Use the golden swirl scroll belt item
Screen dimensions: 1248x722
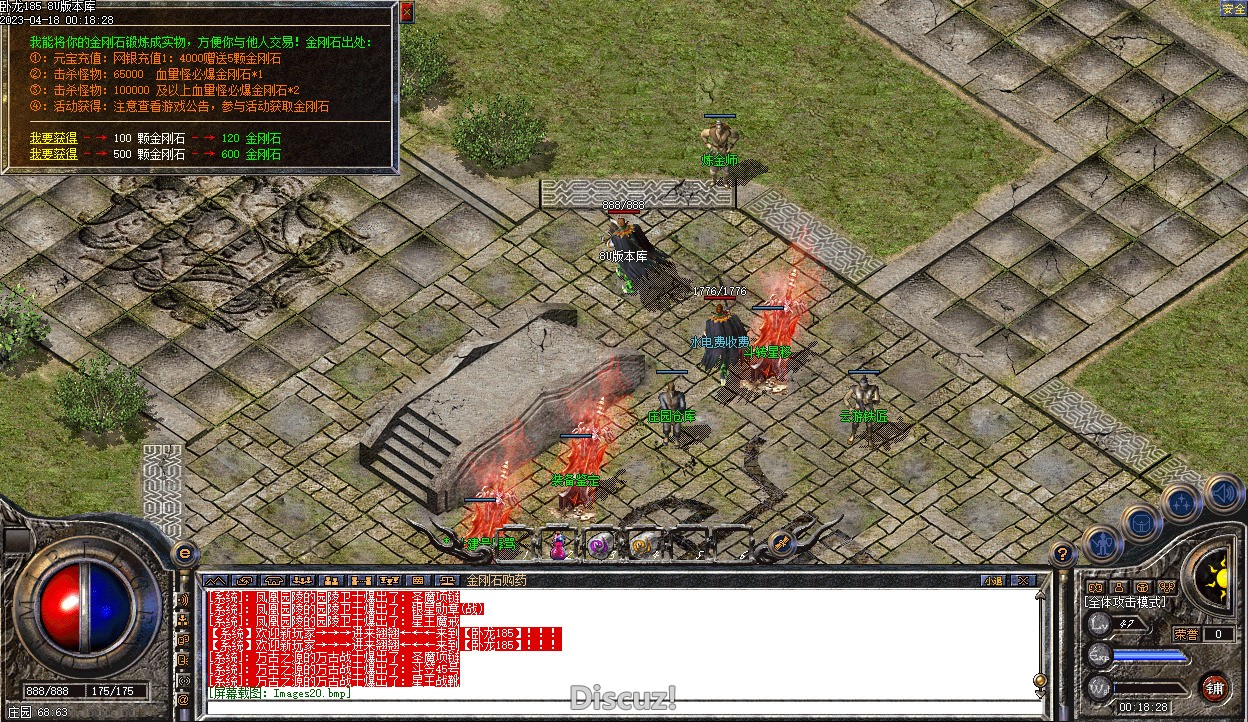pos(642,545)
